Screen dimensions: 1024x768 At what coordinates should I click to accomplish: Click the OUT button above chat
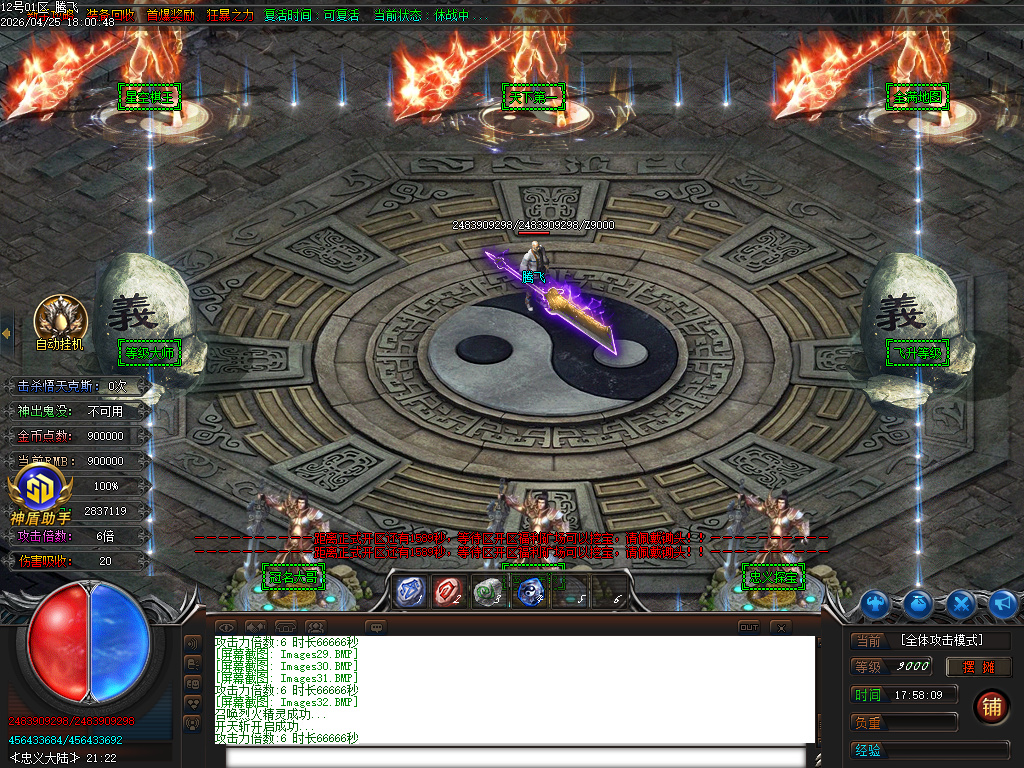[x=748, y=627]
